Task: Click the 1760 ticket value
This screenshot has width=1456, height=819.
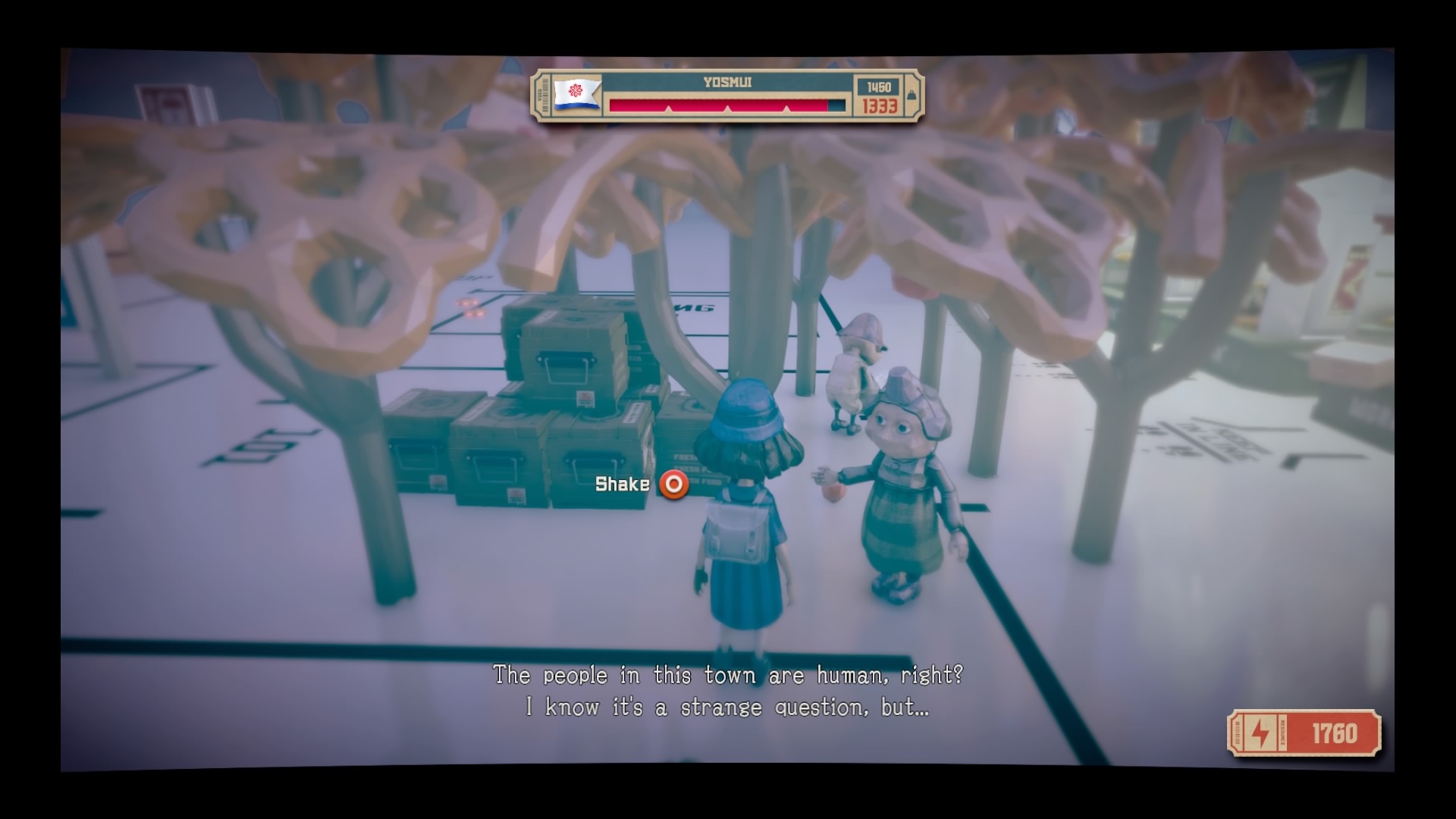Action: (1335, 732)
